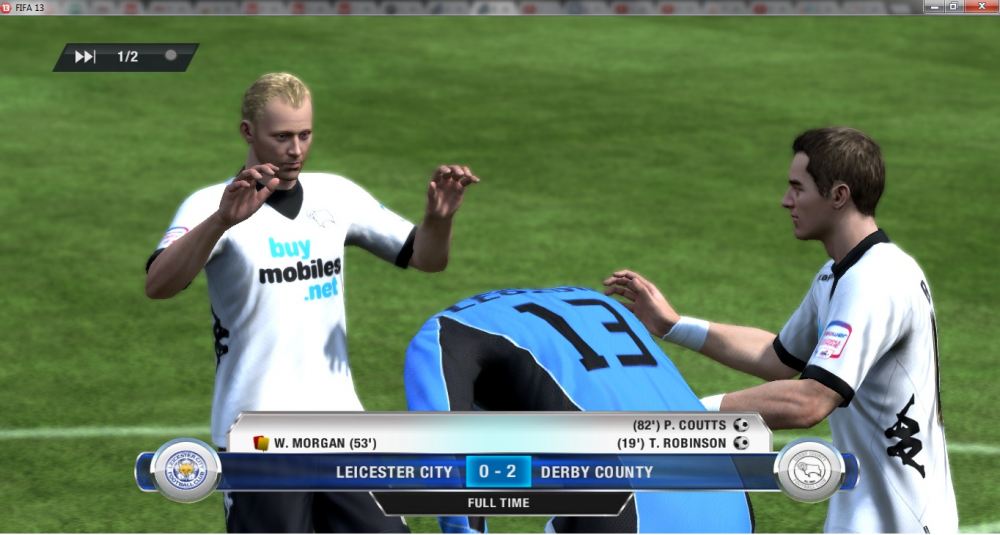1000x535 pixels.
Task: Skip the cutscene with the fast-forward icon
Action: pyautogui.click(x=85, y=57)
